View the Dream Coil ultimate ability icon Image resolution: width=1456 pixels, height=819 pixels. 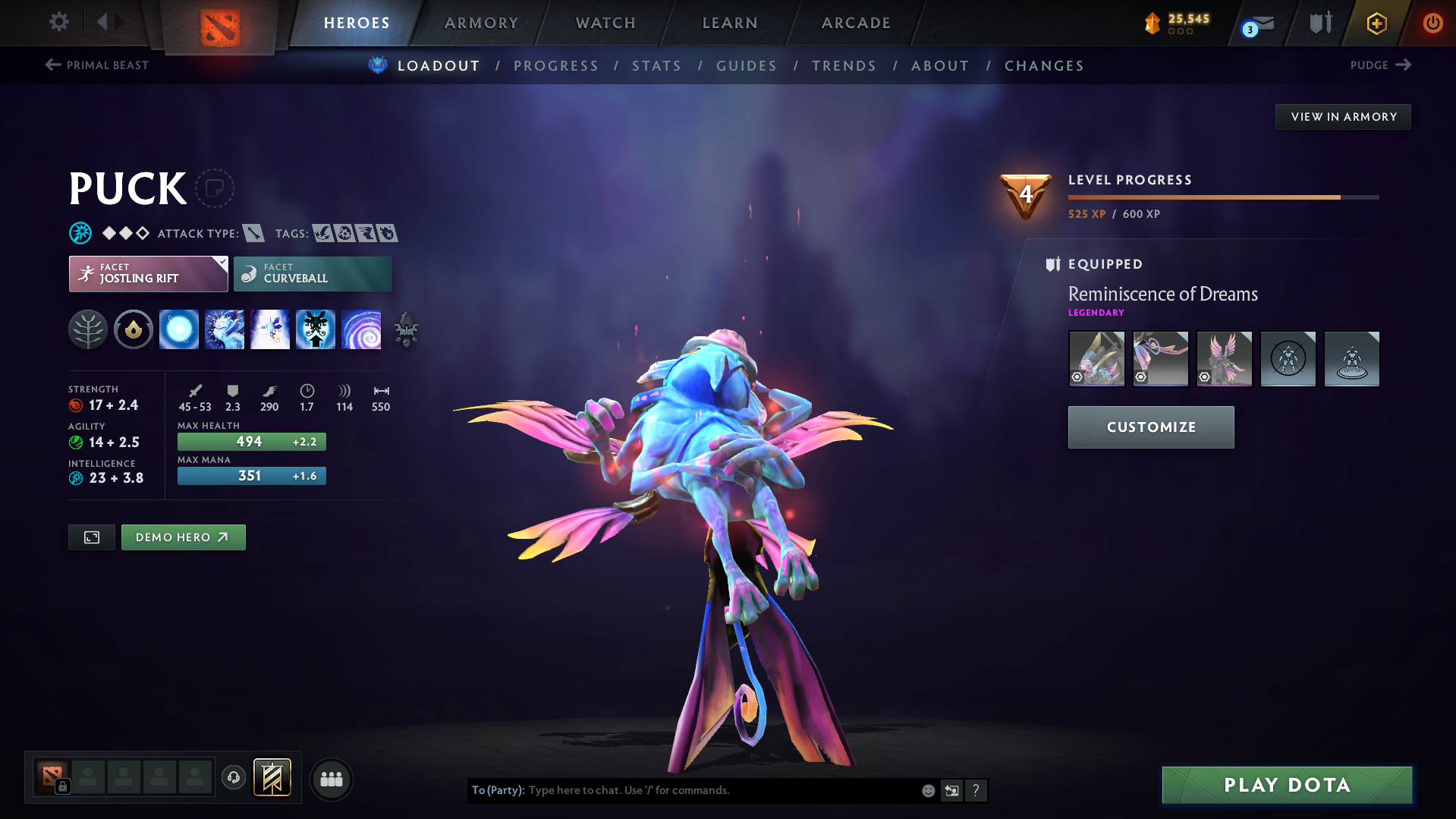[362, 329]
